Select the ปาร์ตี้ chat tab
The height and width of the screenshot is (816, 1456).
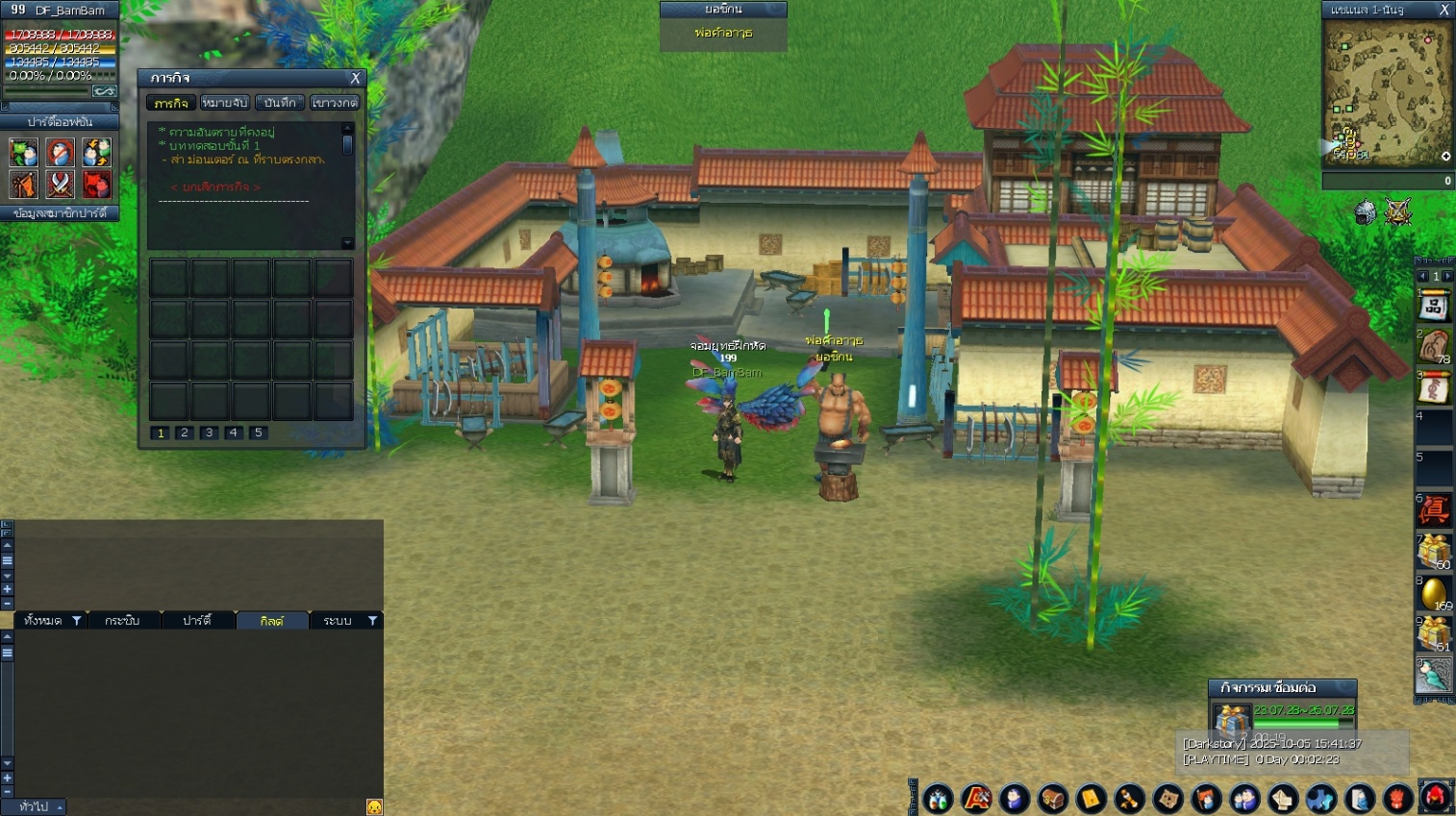(197, 621)
